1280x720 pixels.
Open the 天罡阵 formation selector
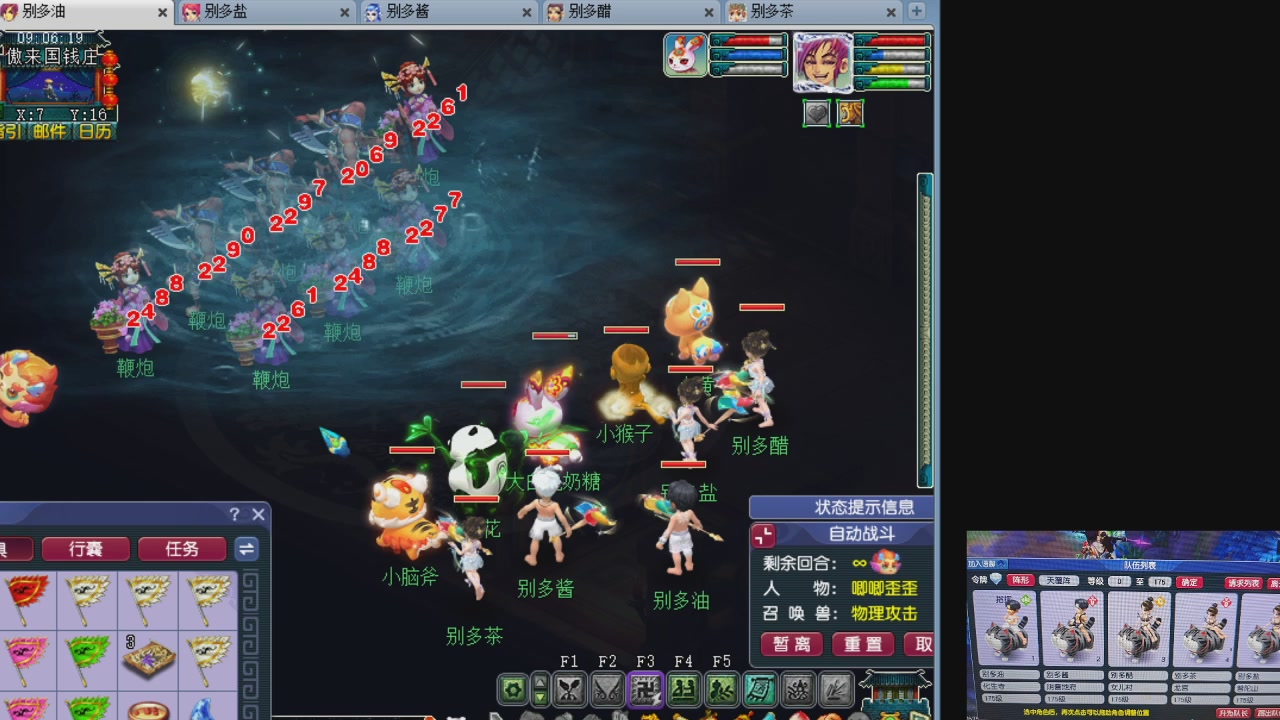1061,581
